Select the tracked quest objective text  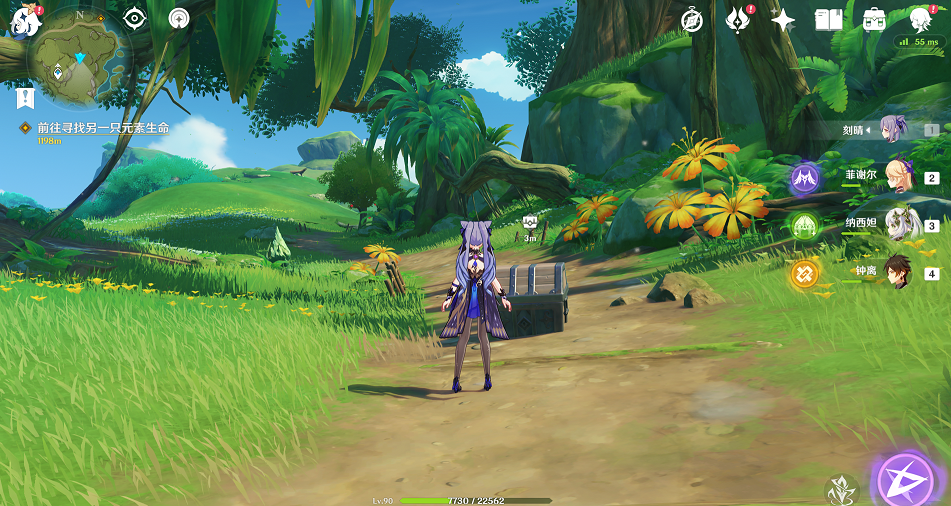(x=103, y=128)
